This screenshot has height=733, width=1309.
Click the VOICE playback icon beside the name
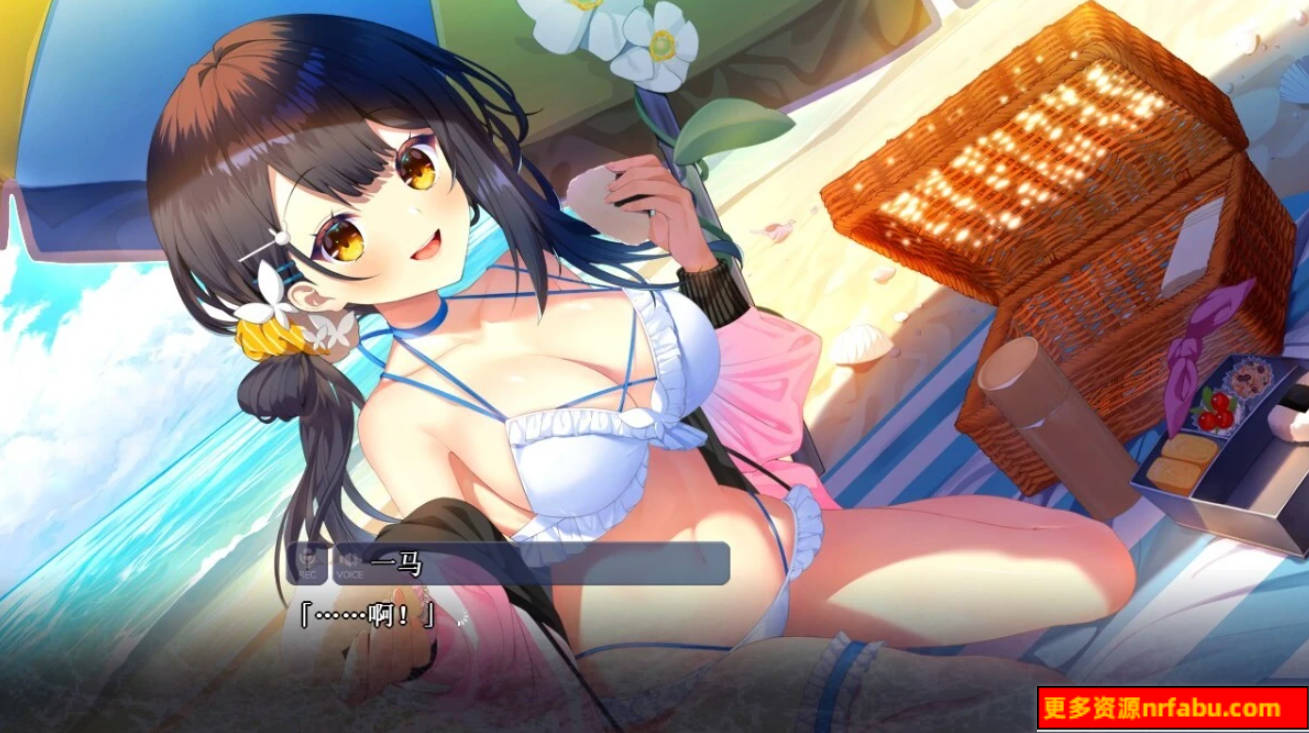click(x=350, y=559)
